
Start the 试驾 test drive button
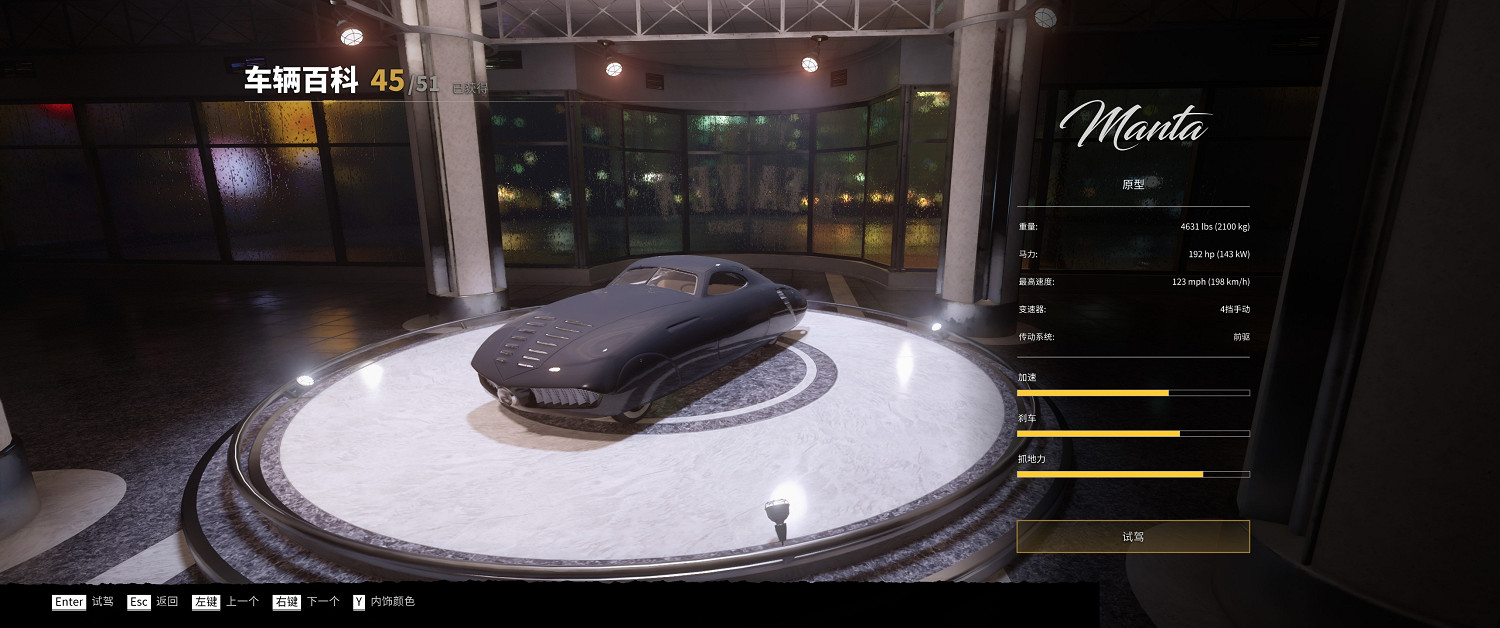[1132, 536]
